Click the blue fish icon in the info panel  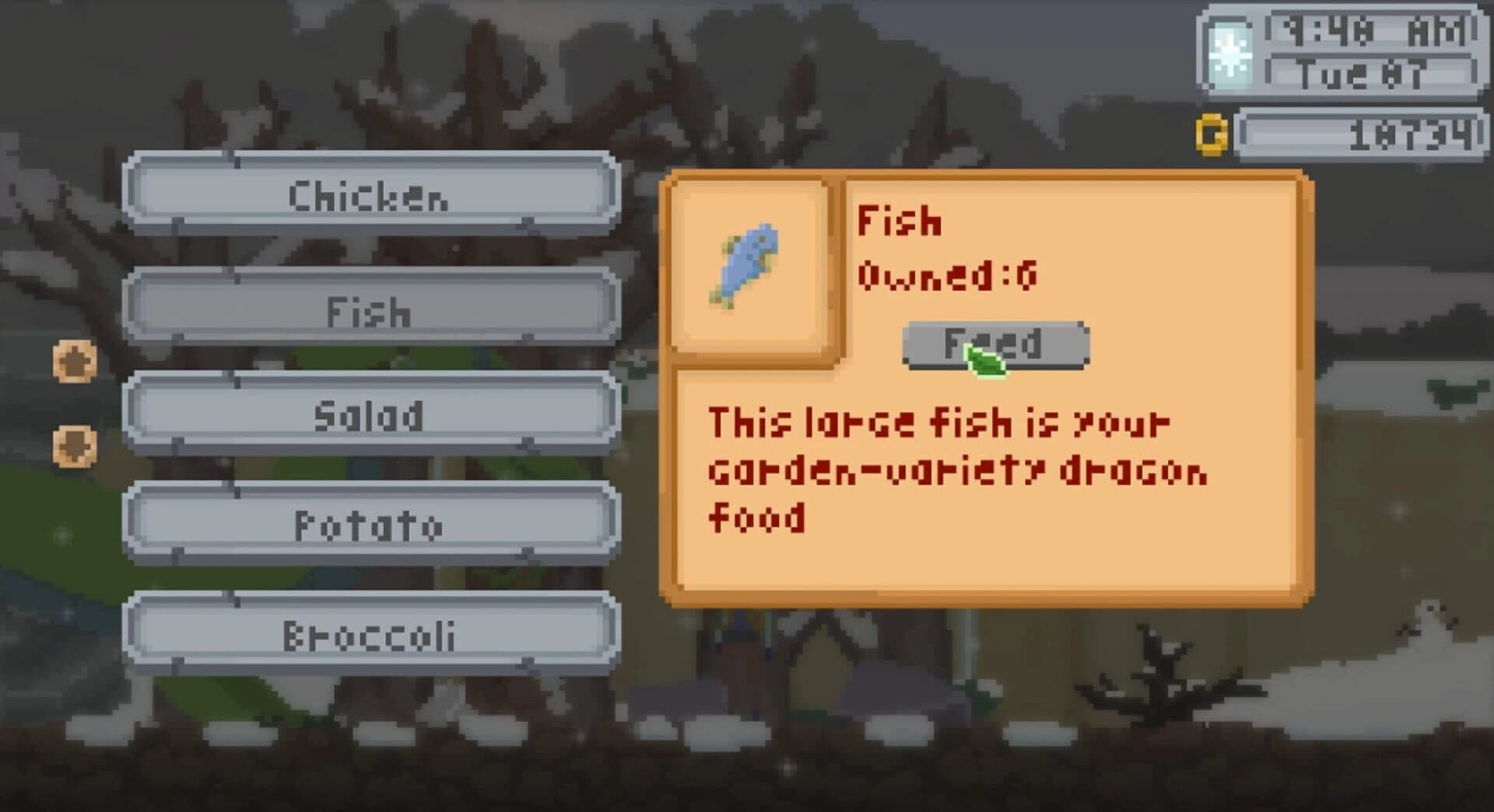point(747,268)
